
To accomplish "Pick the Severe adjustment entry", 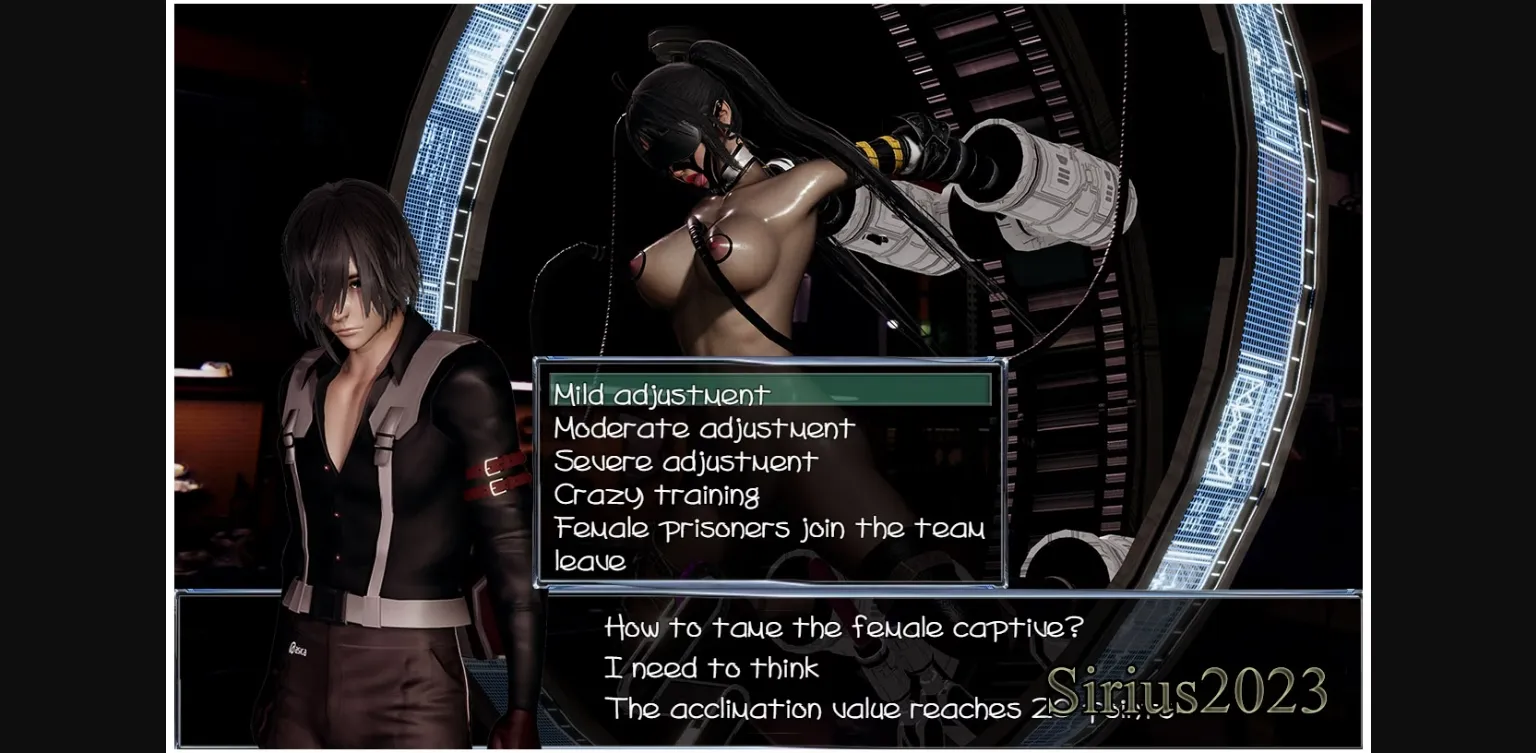I will pos(686,461).
